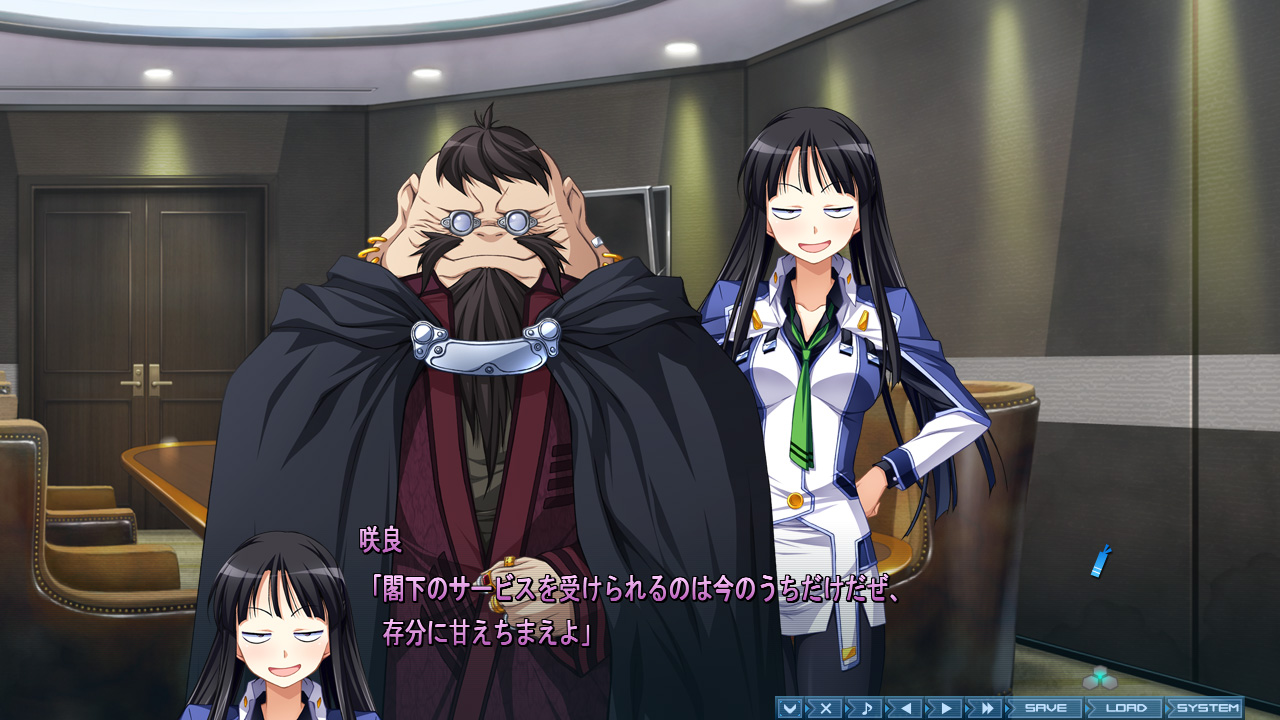
Task: Click the blue chevron left of SYSTEM
Action: (1169, 707)
